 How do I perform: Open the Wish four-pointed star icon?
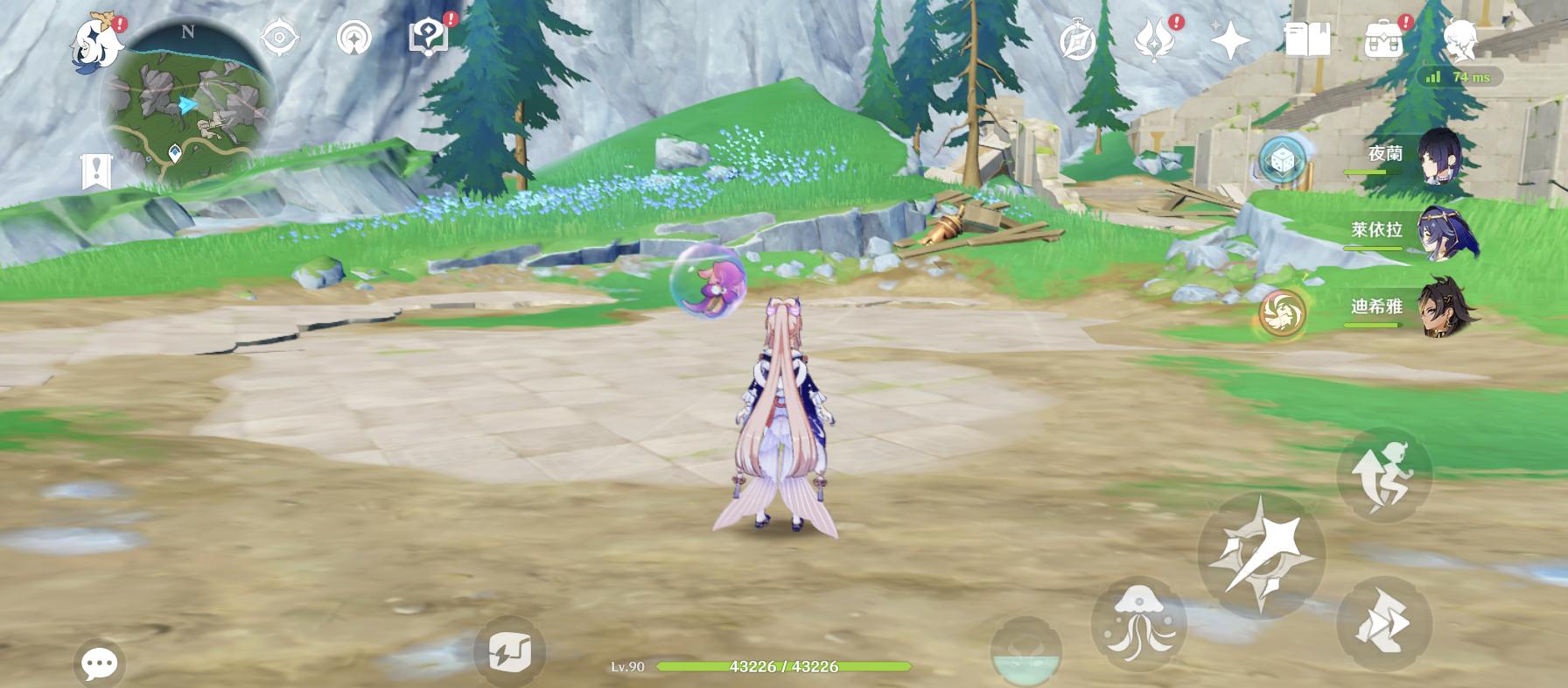tap(1229, 39)
